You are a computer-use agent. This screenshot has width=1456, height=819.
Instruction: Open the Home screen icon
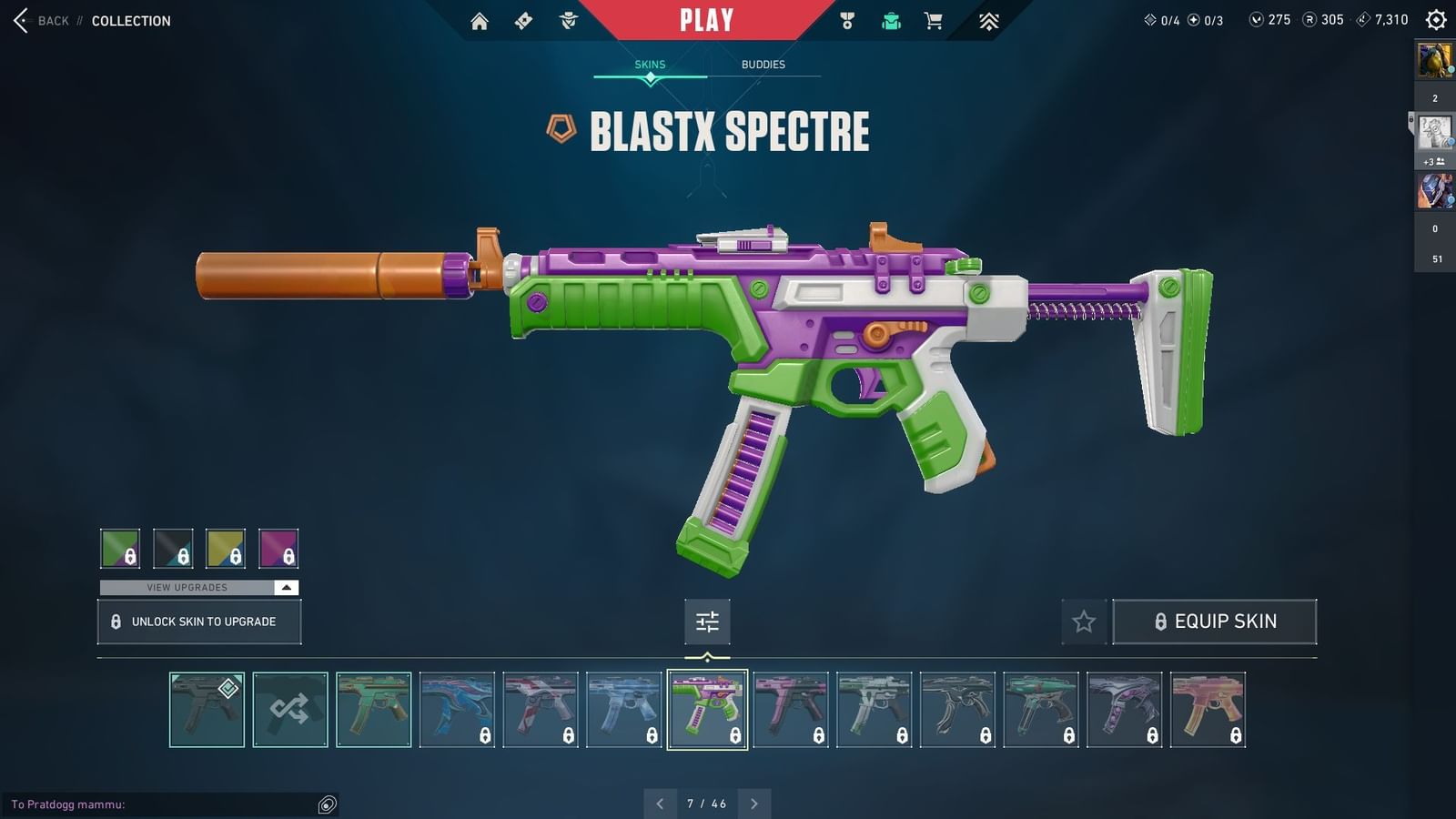480,19
